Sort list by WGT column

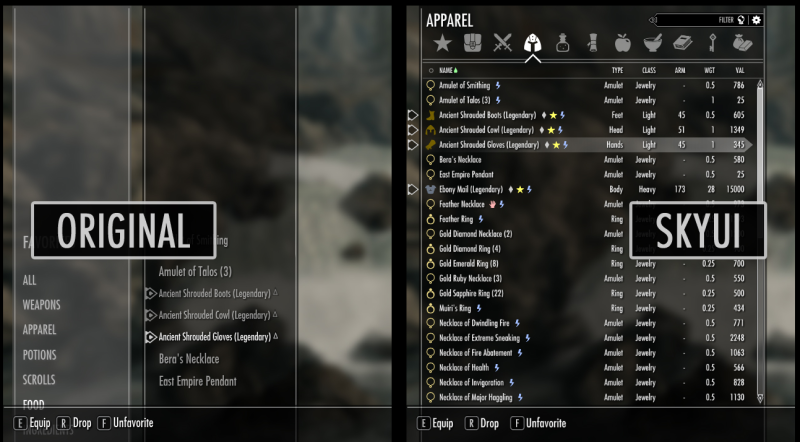click(x=709, y=70)
